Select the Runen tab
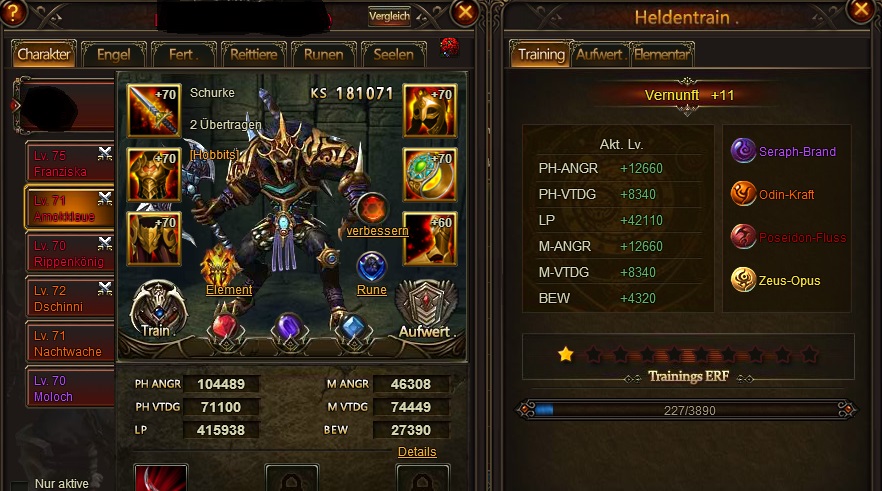The width and height of the screenshot is (882, 491). coord(323,54)
